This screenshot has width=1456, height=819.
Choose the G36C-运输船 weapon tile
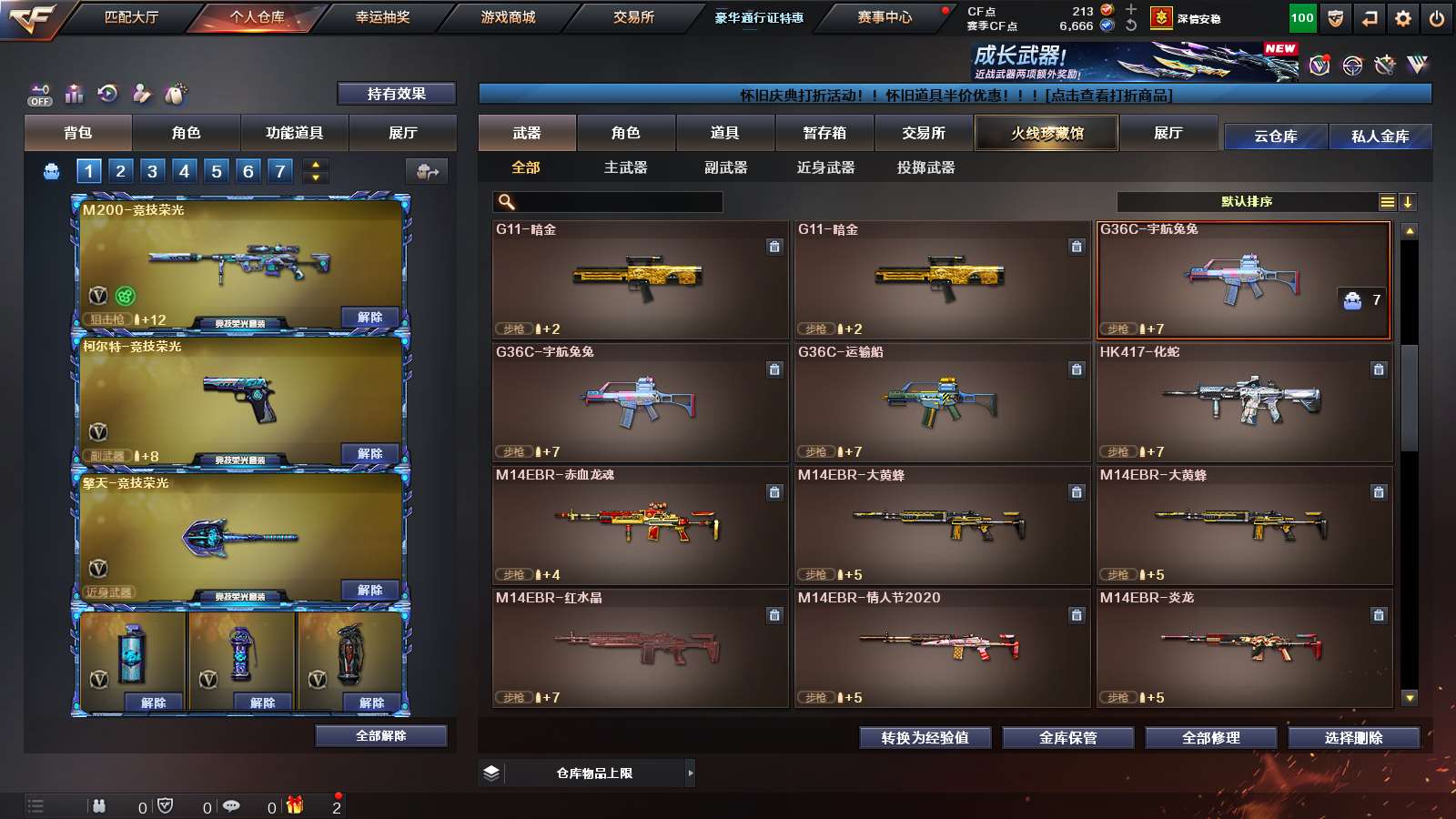coord(942,402)
